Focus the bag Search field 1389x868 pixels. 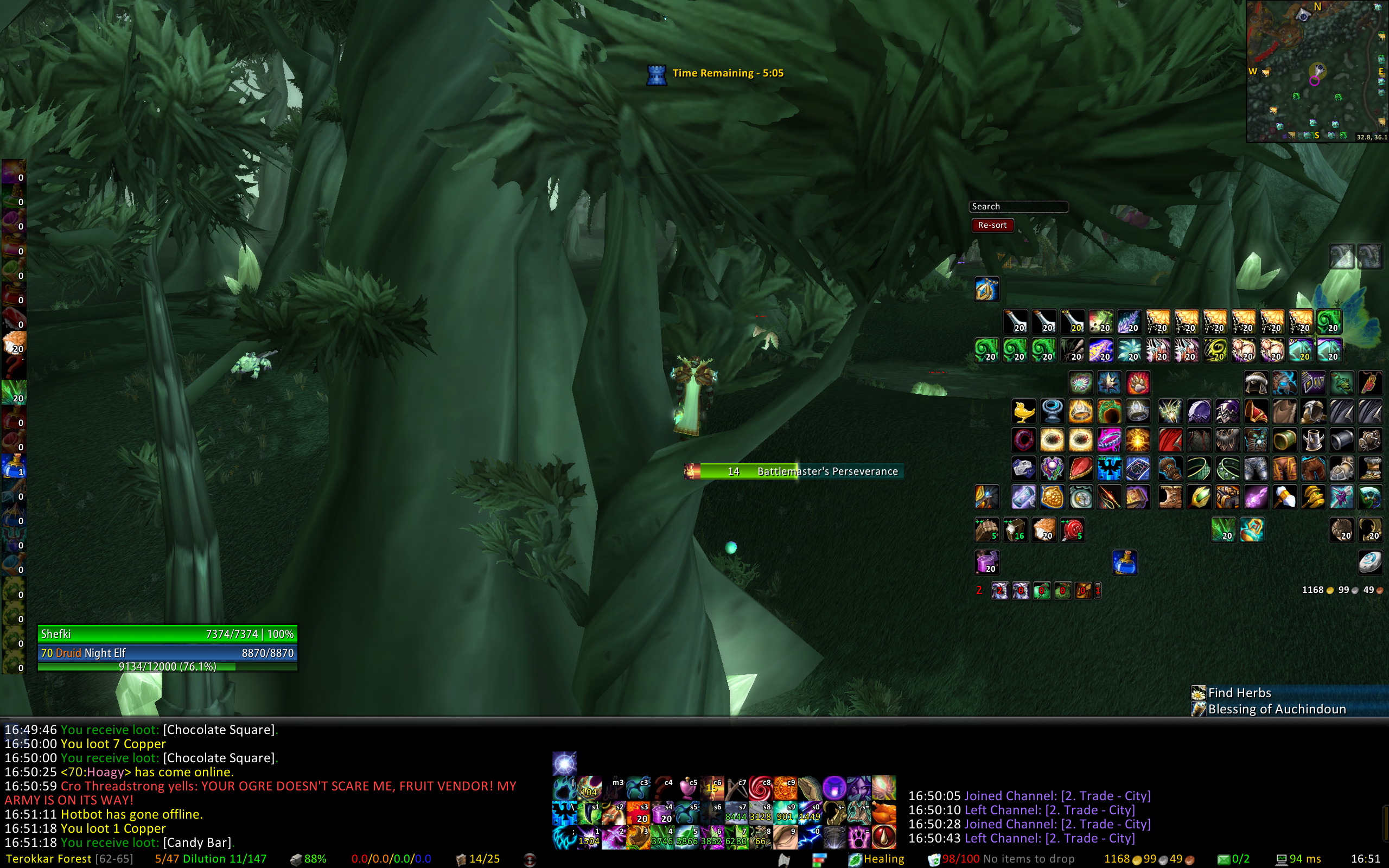[x=1018, y=207]
